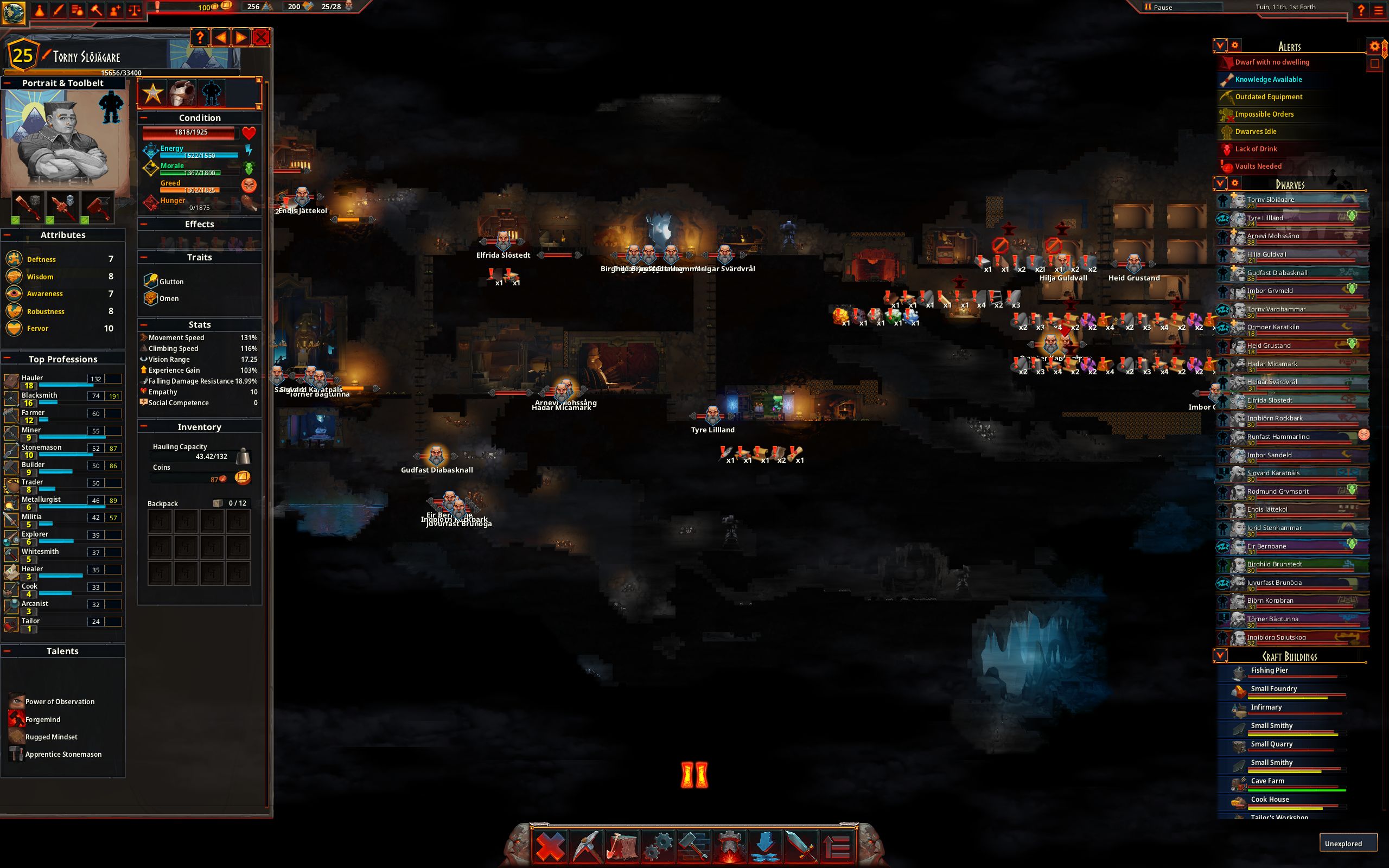Screen dimensions: 1389x868
Task: Open the world map globe icon
Action: (13, 11)
